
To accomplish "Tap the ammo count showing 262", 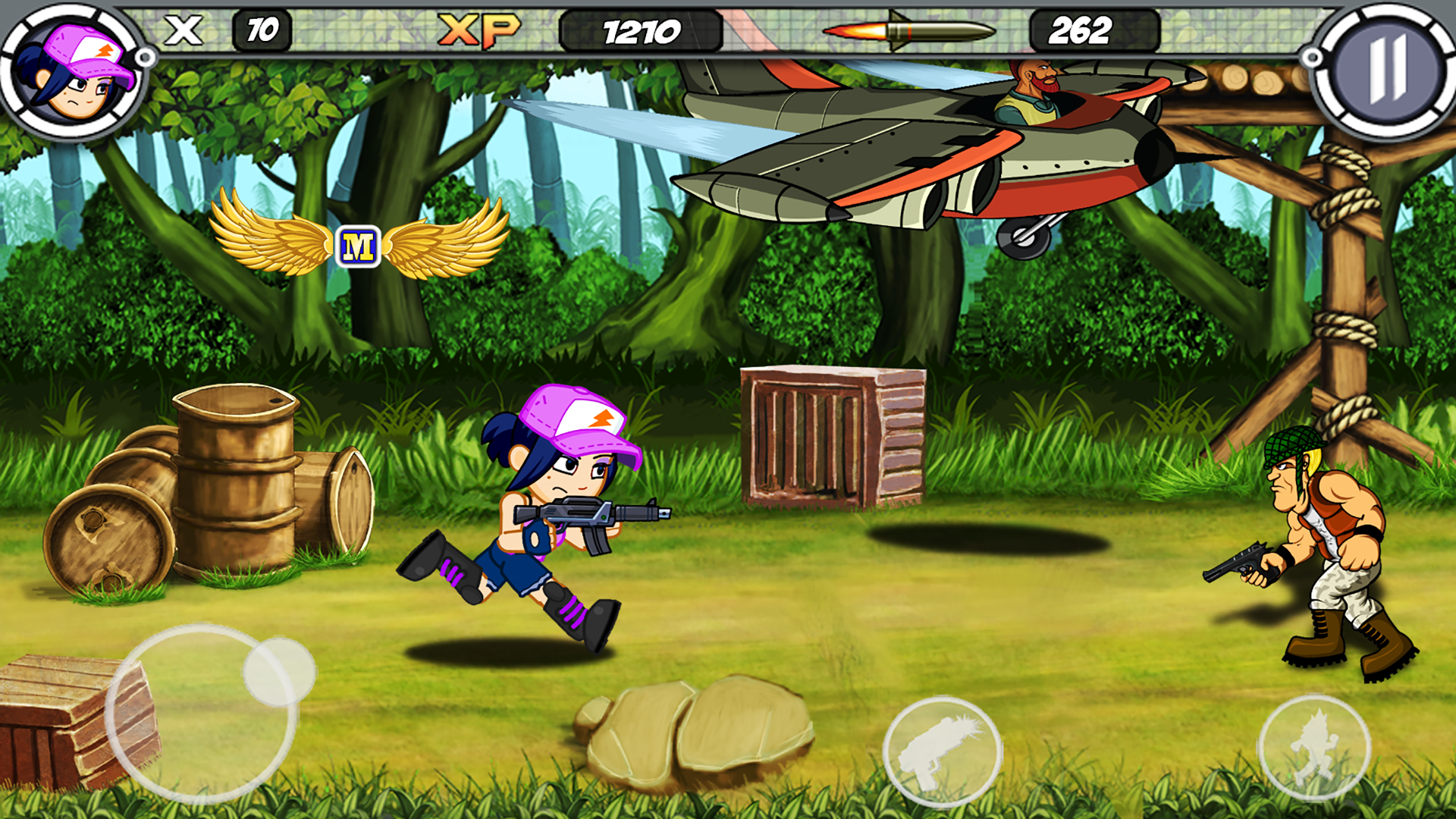I will click(x=1082, y=32).
